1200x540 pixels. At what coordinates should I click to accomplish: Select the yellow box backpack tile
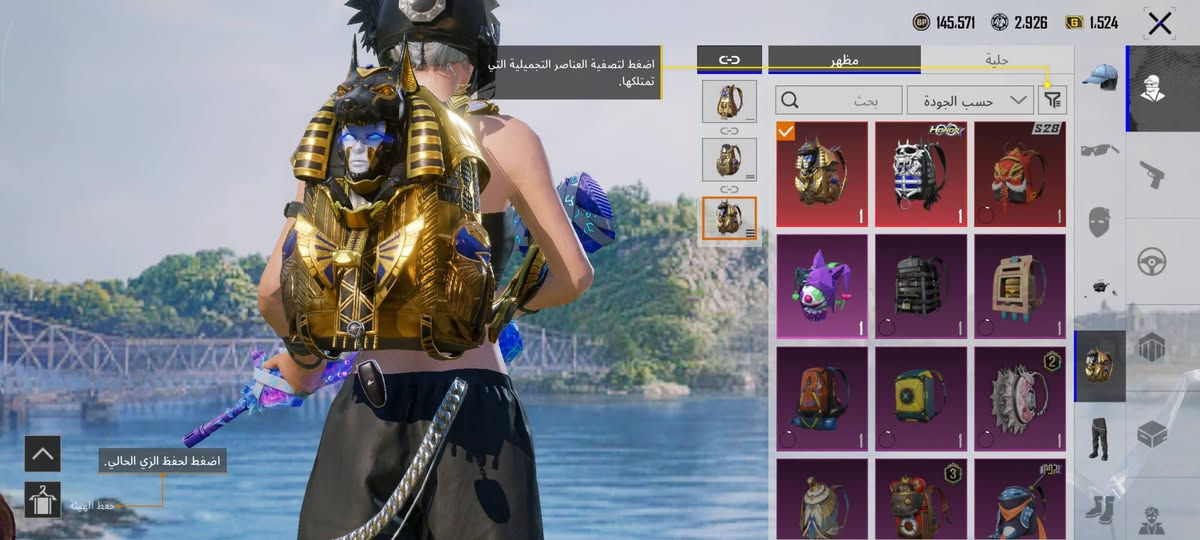[921, 398]
